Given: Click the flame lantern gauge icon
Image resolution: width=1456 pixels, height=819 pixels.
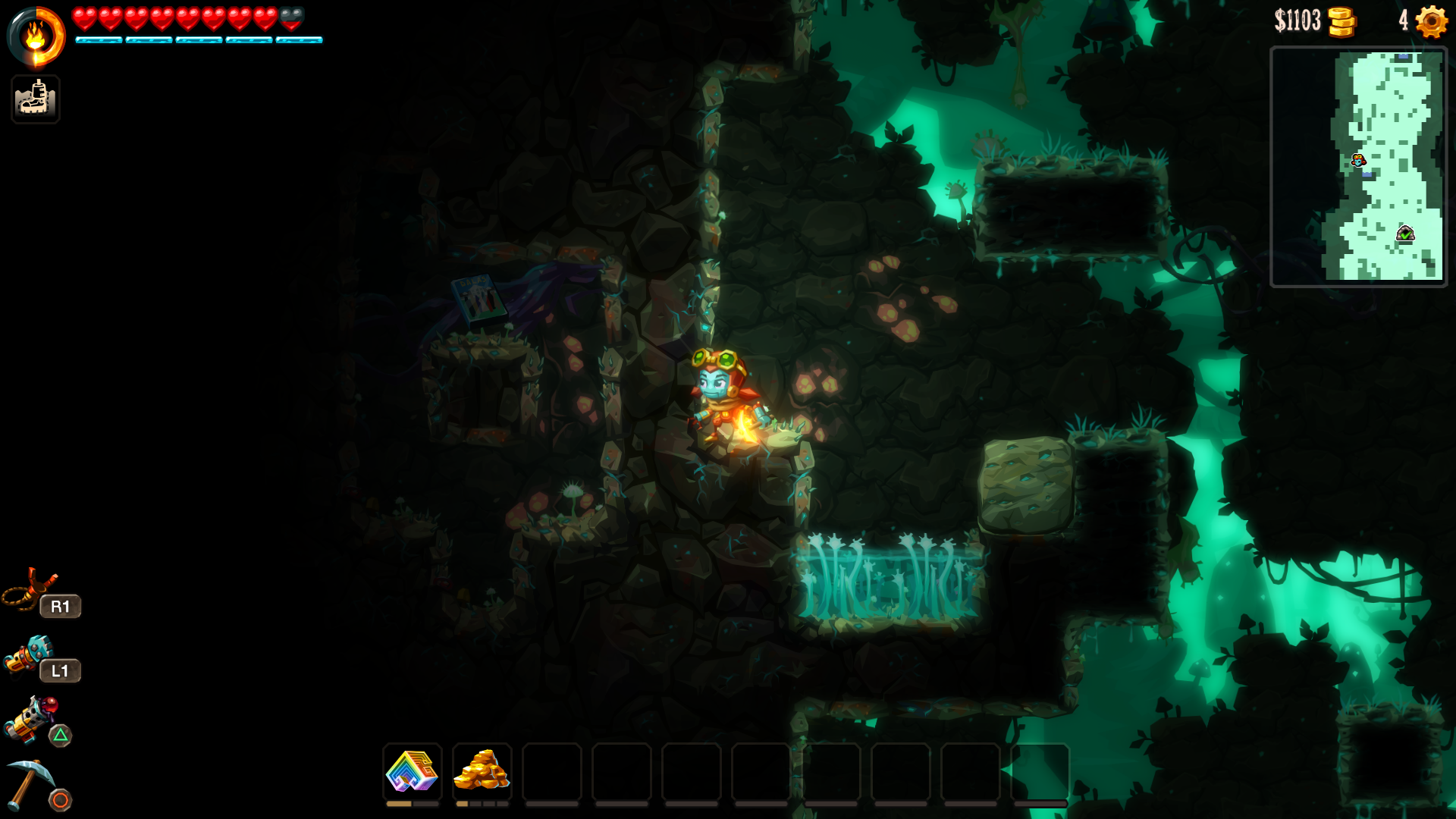Looking at the screenshot, I should (36, 36).
